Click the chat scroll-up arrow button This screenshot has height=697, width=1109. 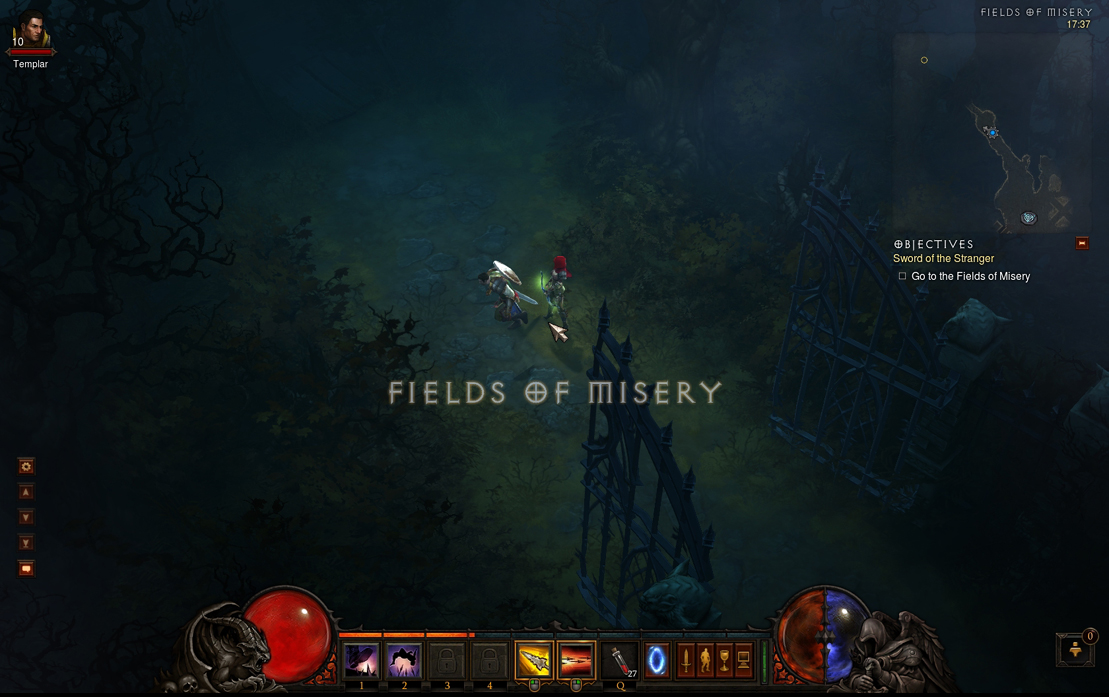(x=27, y=492)
